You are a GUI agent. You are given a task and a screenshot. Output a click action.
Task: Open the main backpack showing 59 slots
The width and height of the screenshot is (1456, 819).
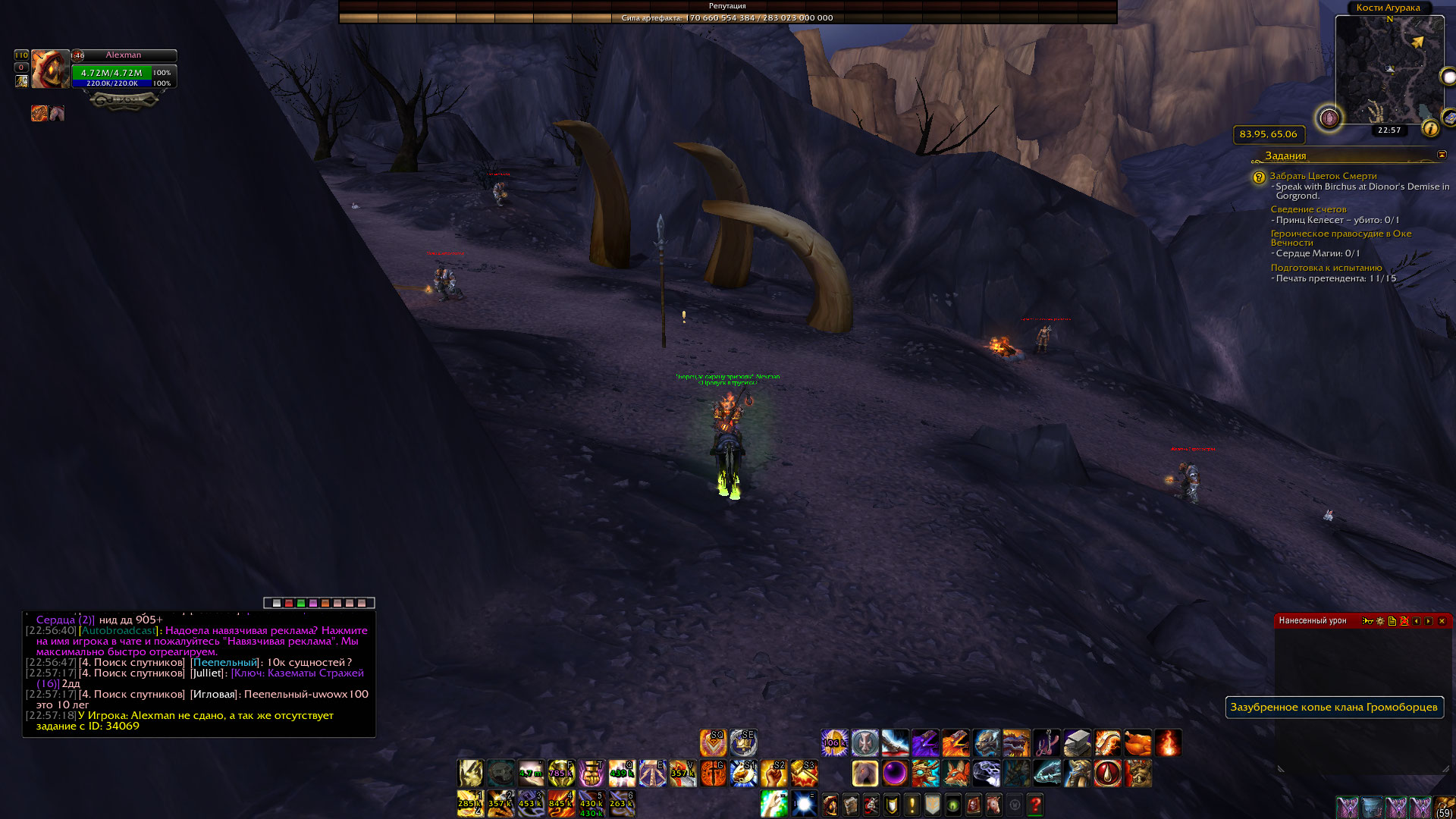pos(1444,805)
